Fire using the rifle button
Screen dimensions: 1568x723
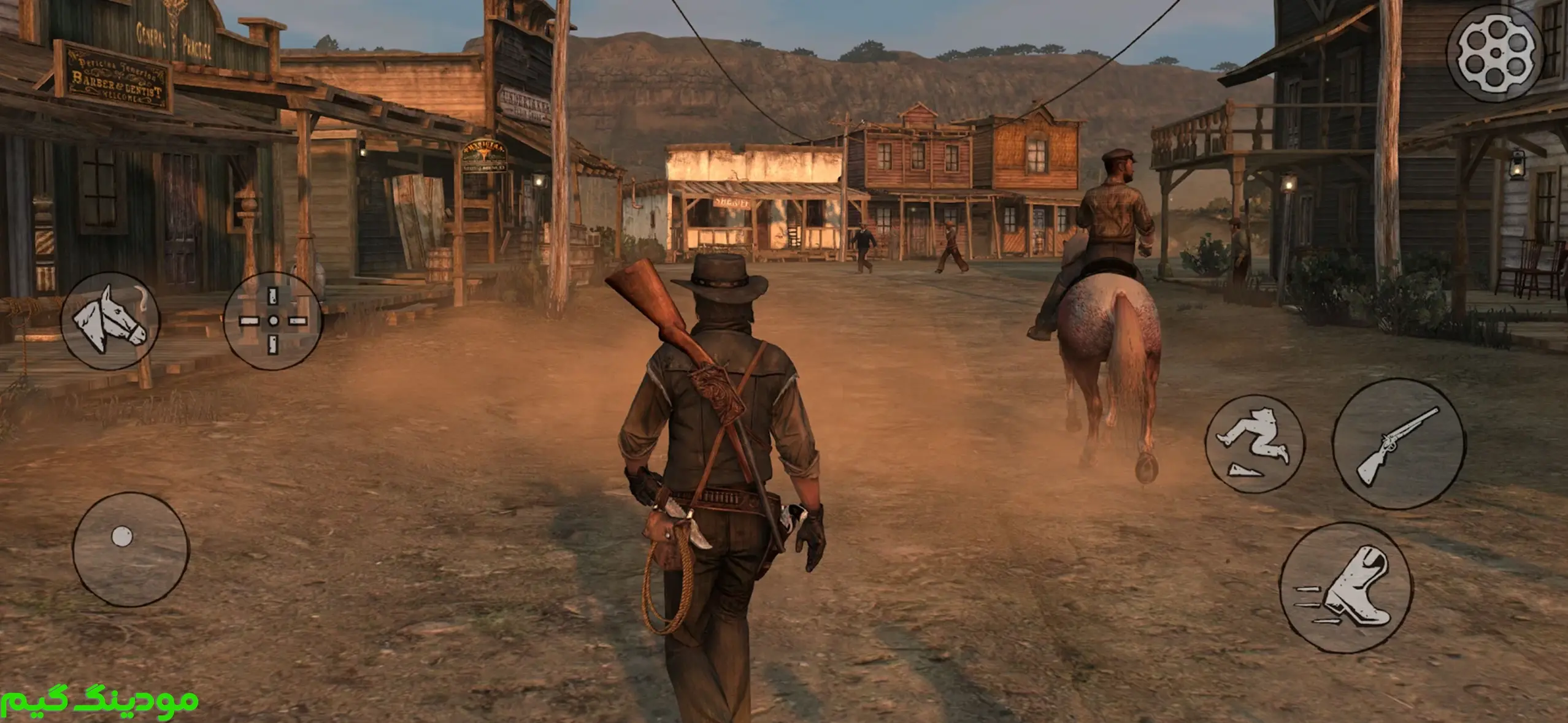pos(1399,443)
